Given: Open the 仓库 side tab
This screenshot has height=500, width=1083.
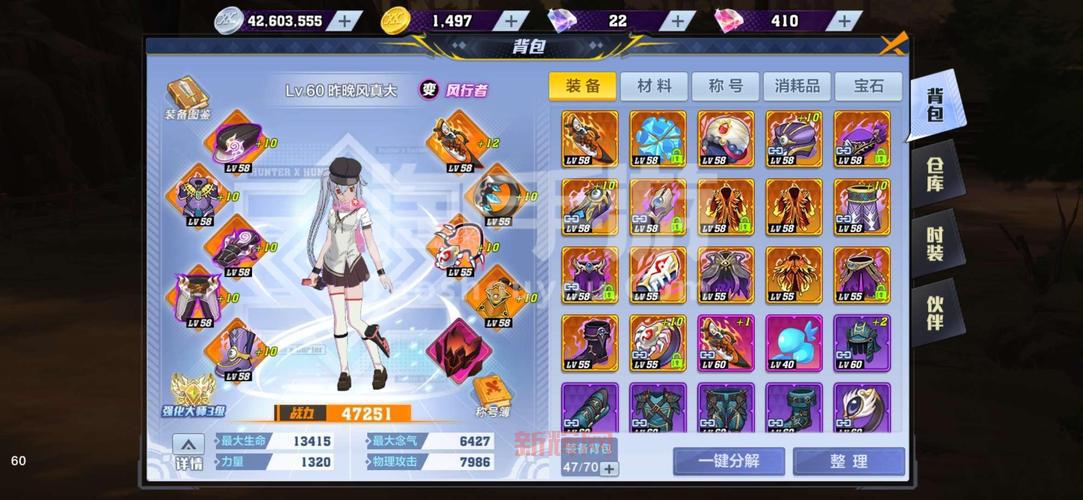Looking at the screenshot, I should (936, 175).
